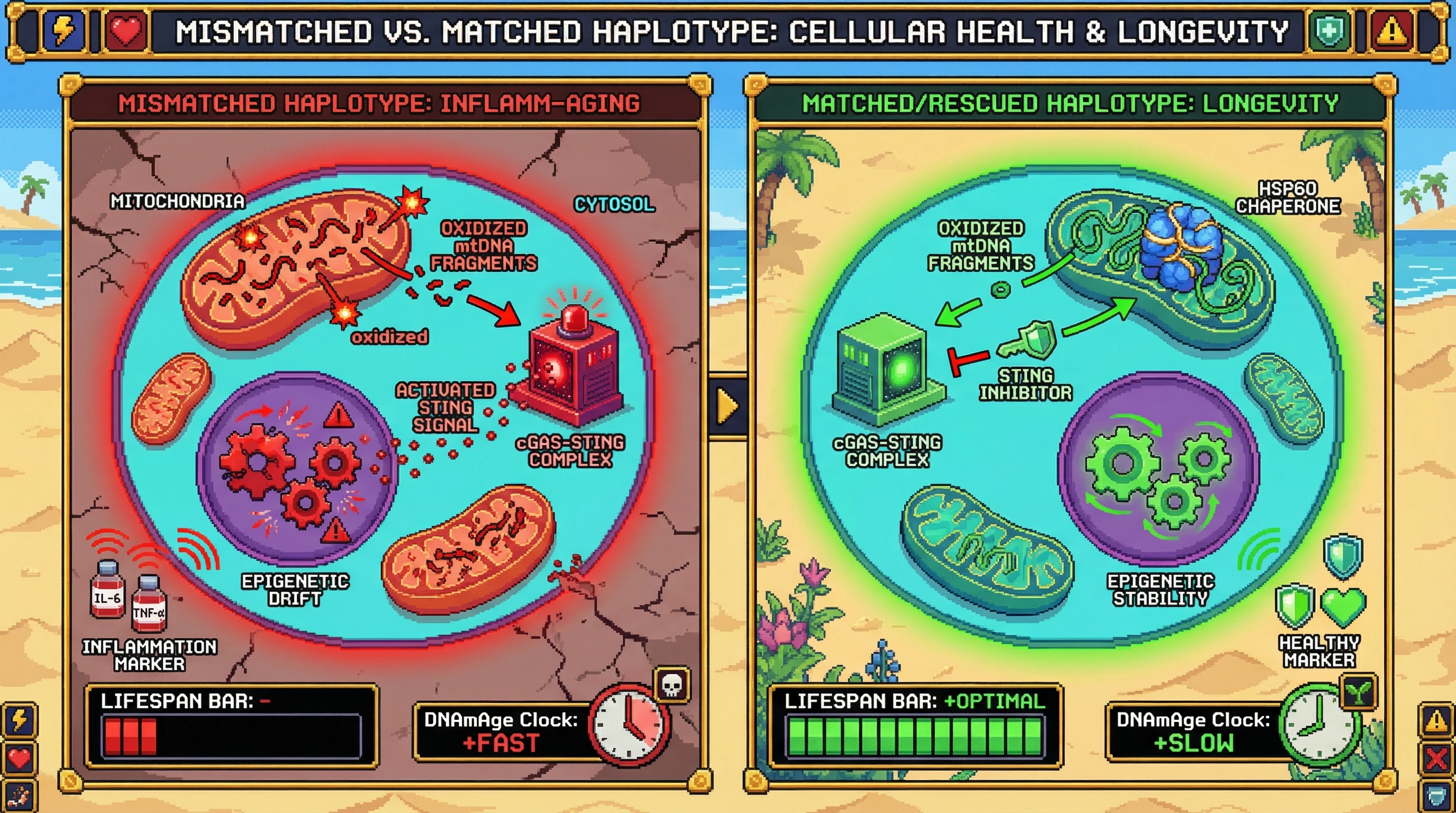Select the red heart icon in the title banner
This screenshot has width=1456, height=813.
pos(126,31)
